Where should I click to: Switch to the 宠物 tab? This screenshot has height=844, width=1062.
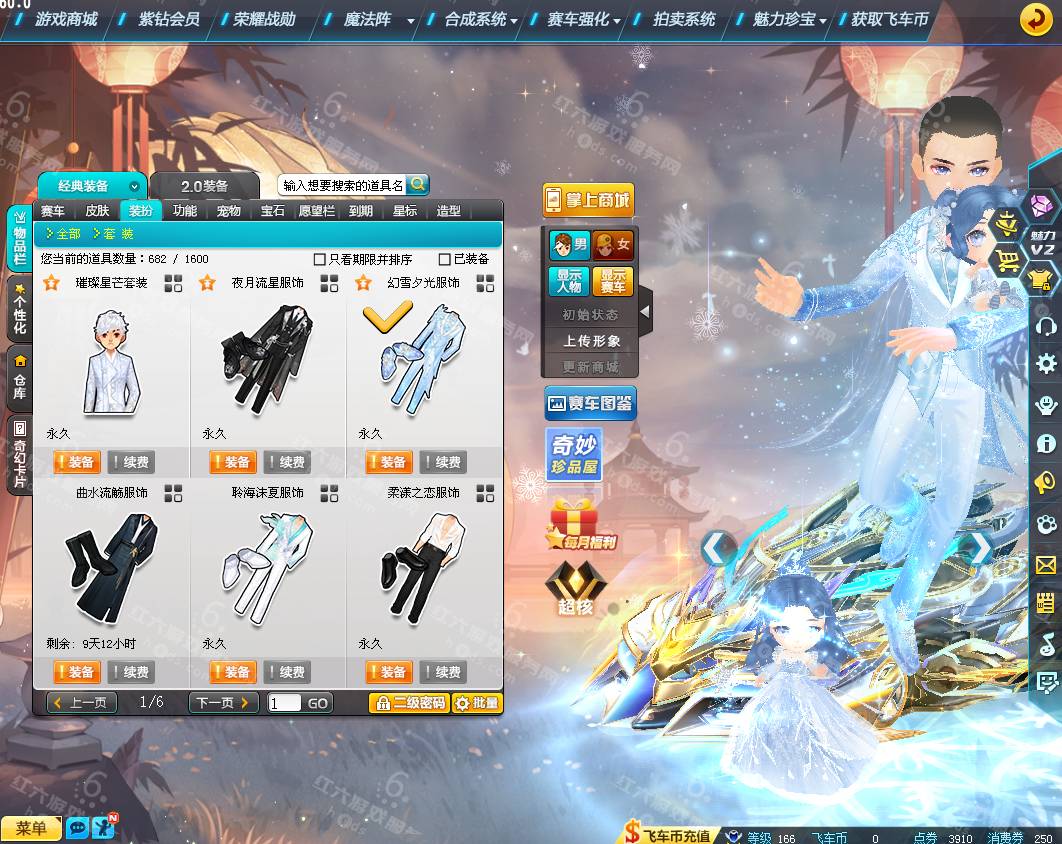229,211
